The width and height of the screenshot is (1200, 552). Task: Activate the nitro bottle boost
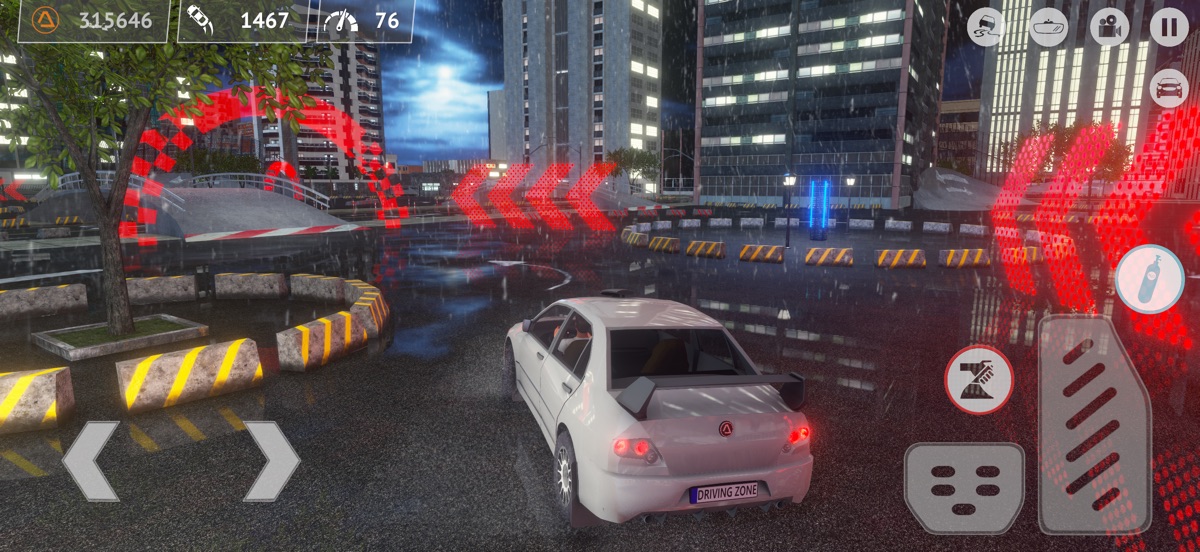[1150, 279]
